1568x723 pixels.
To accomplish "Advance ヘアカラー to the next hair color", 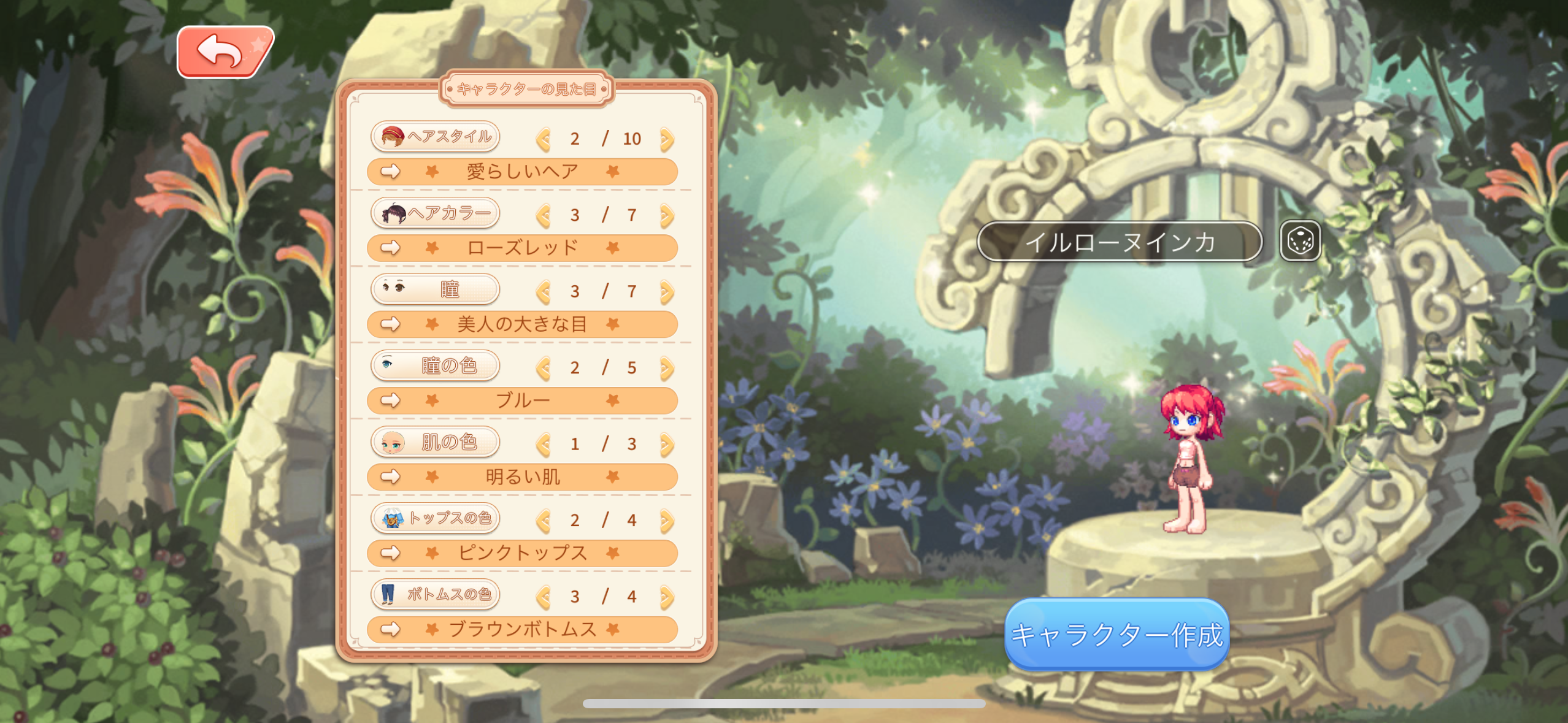I will click(667, 215).
